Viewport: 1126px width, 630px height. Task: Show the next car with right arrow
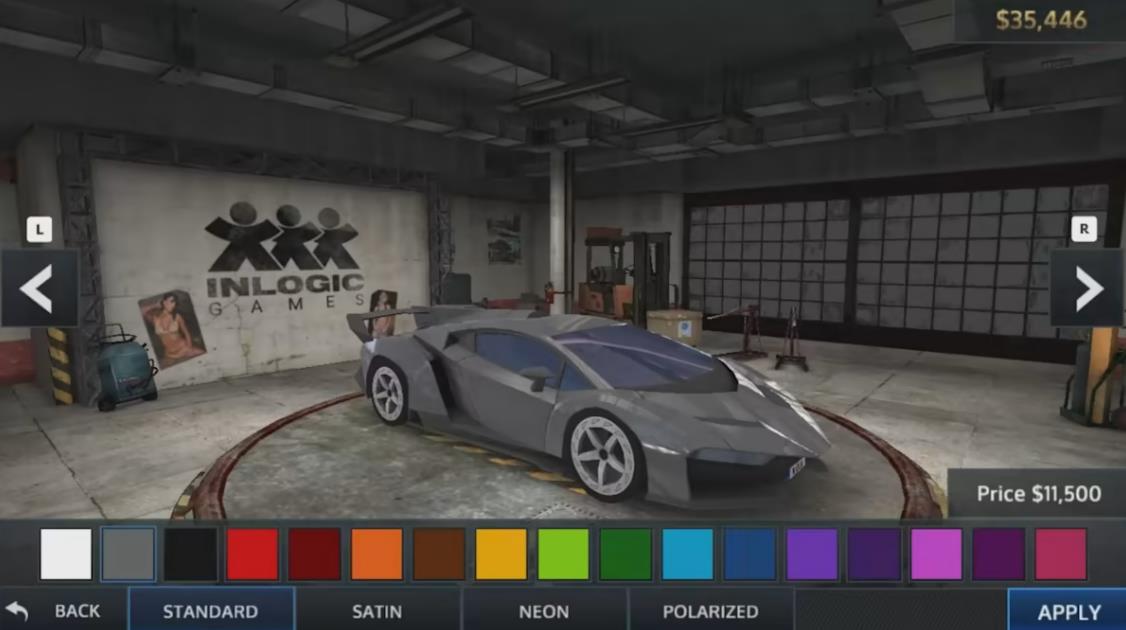(x=1087, y=289)
